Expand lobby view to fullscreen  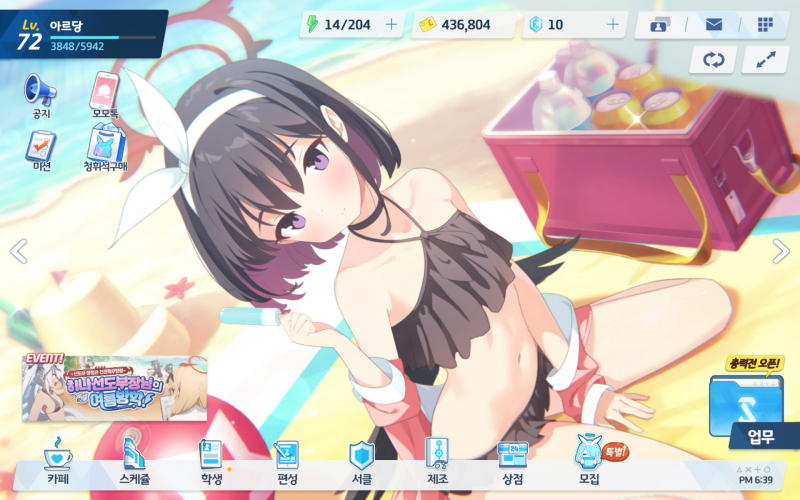(x=765, y=60)
